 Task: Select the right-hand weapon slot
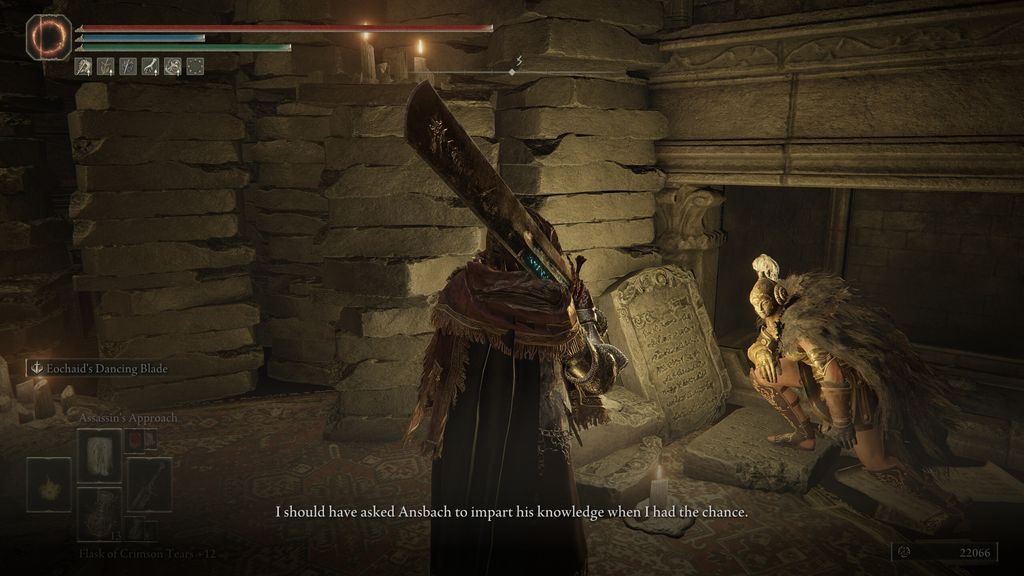click(149, 484)
